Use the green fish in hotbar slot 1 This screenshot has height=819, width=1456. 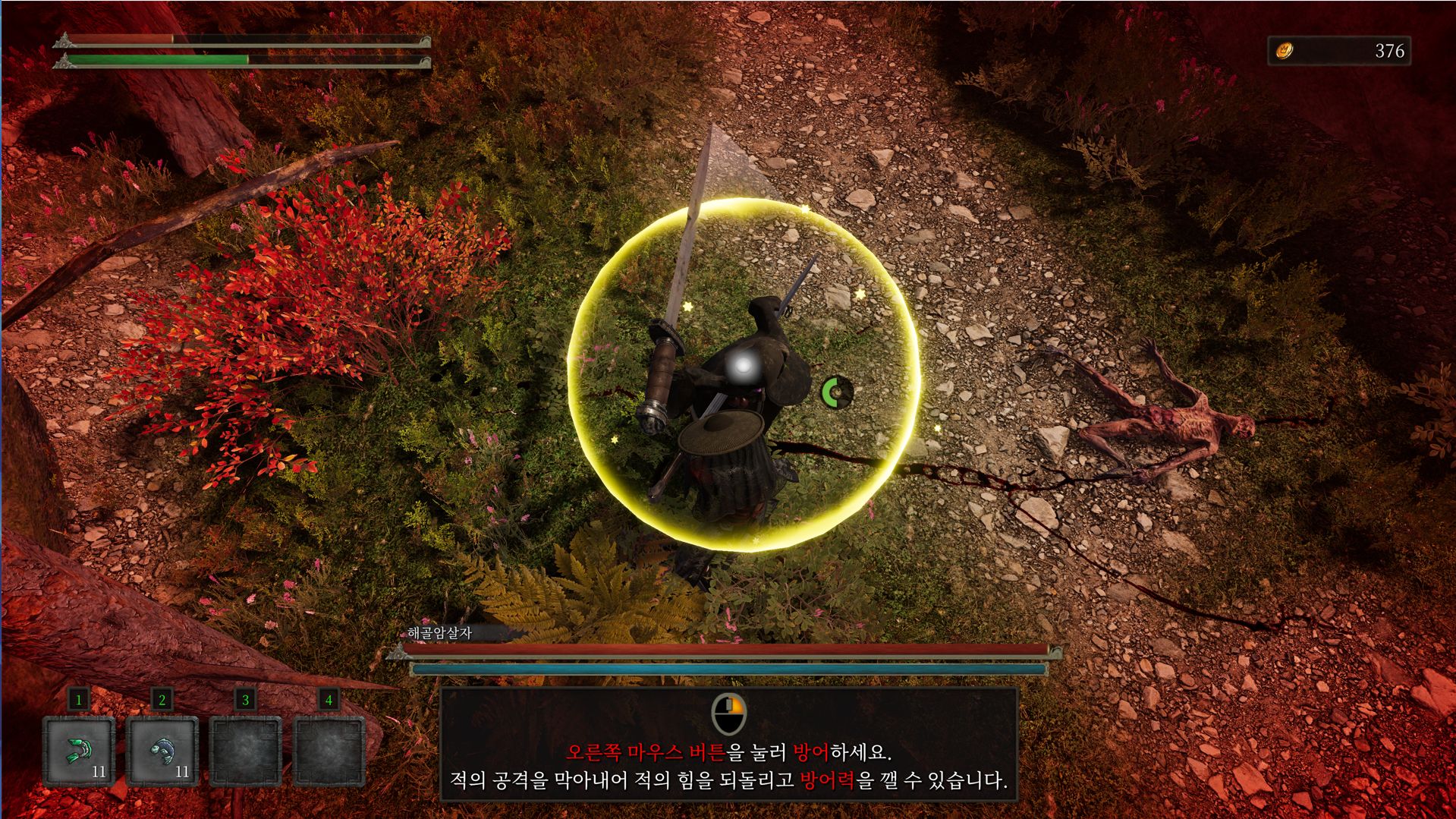click(x=79, y=751)
